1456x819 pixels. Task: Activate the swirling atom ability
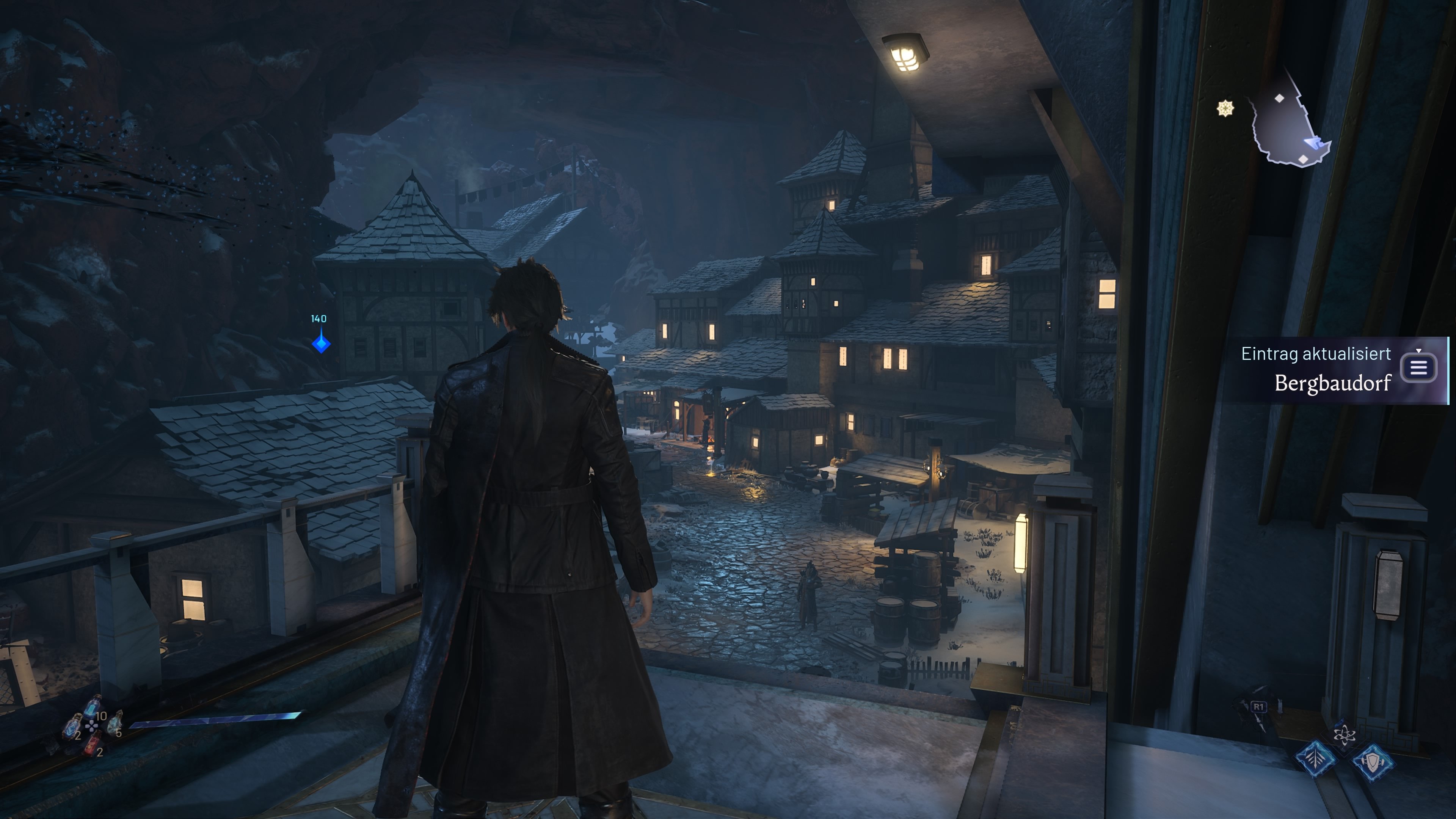(1343, 734)
